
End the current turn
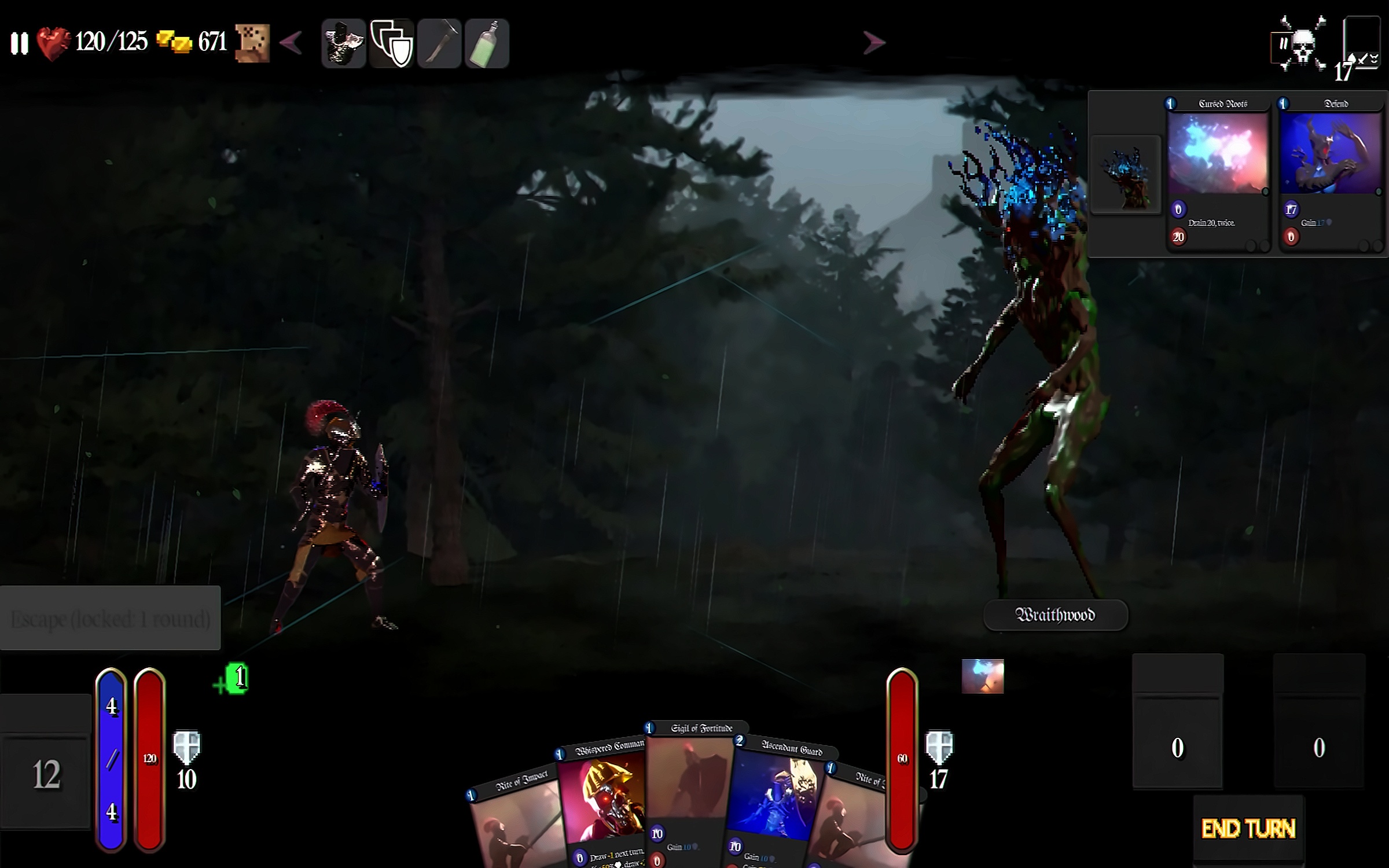click(1248, 829)
